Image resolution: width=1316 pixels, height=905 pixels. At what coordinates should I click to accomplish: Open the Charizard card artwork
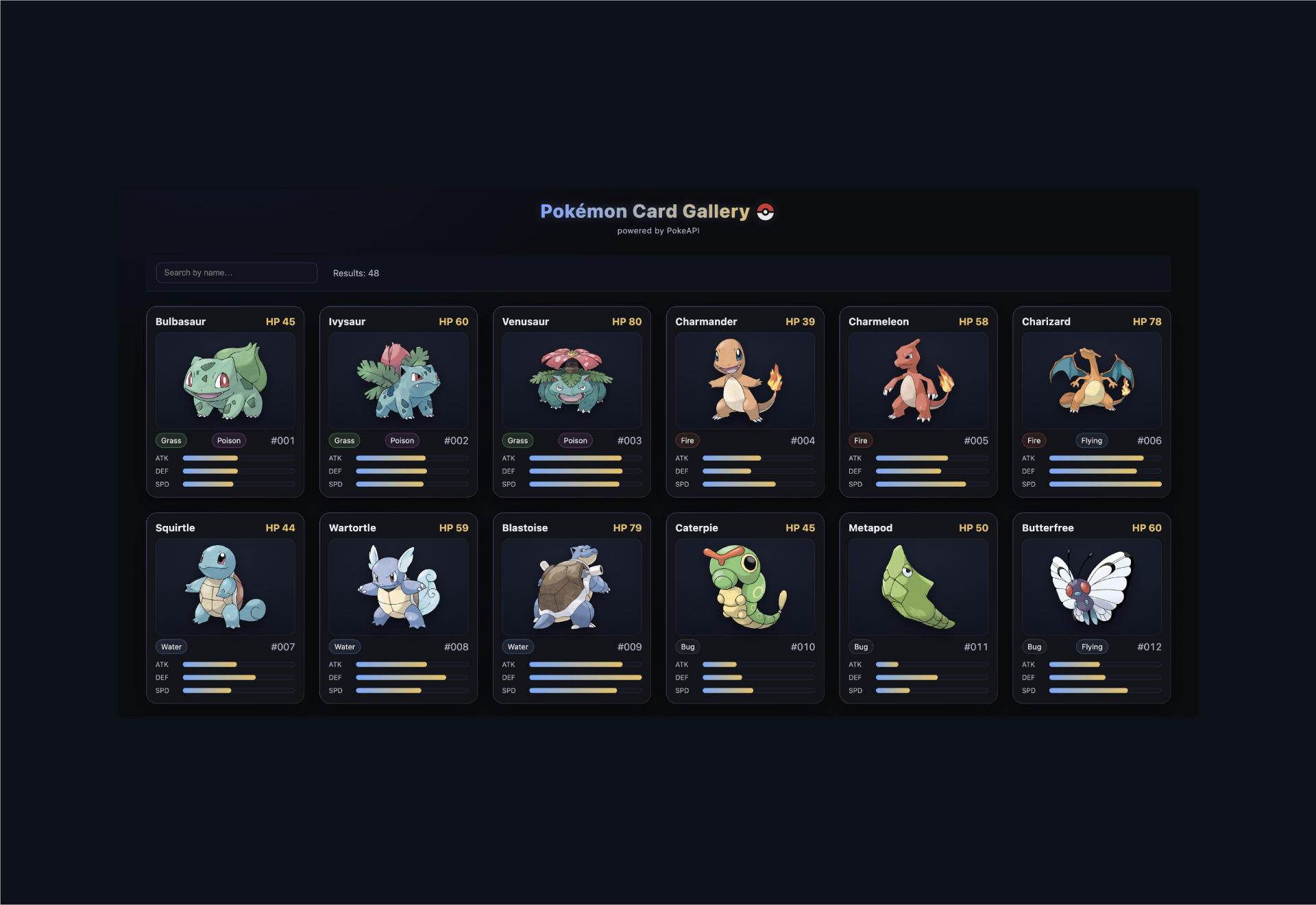(1091, 381)
